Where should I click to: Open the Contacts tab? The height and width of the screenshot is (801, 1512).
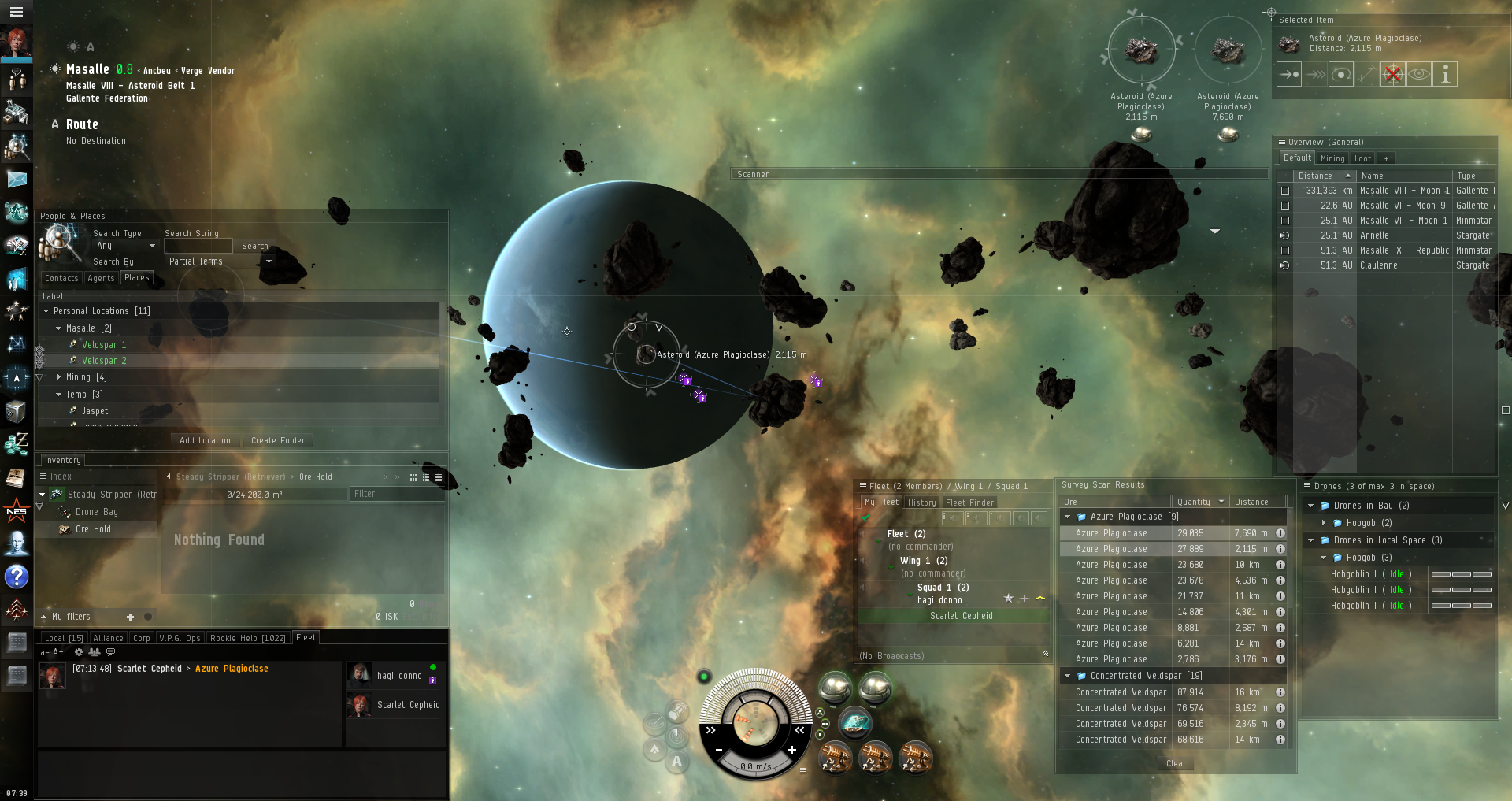61,278
